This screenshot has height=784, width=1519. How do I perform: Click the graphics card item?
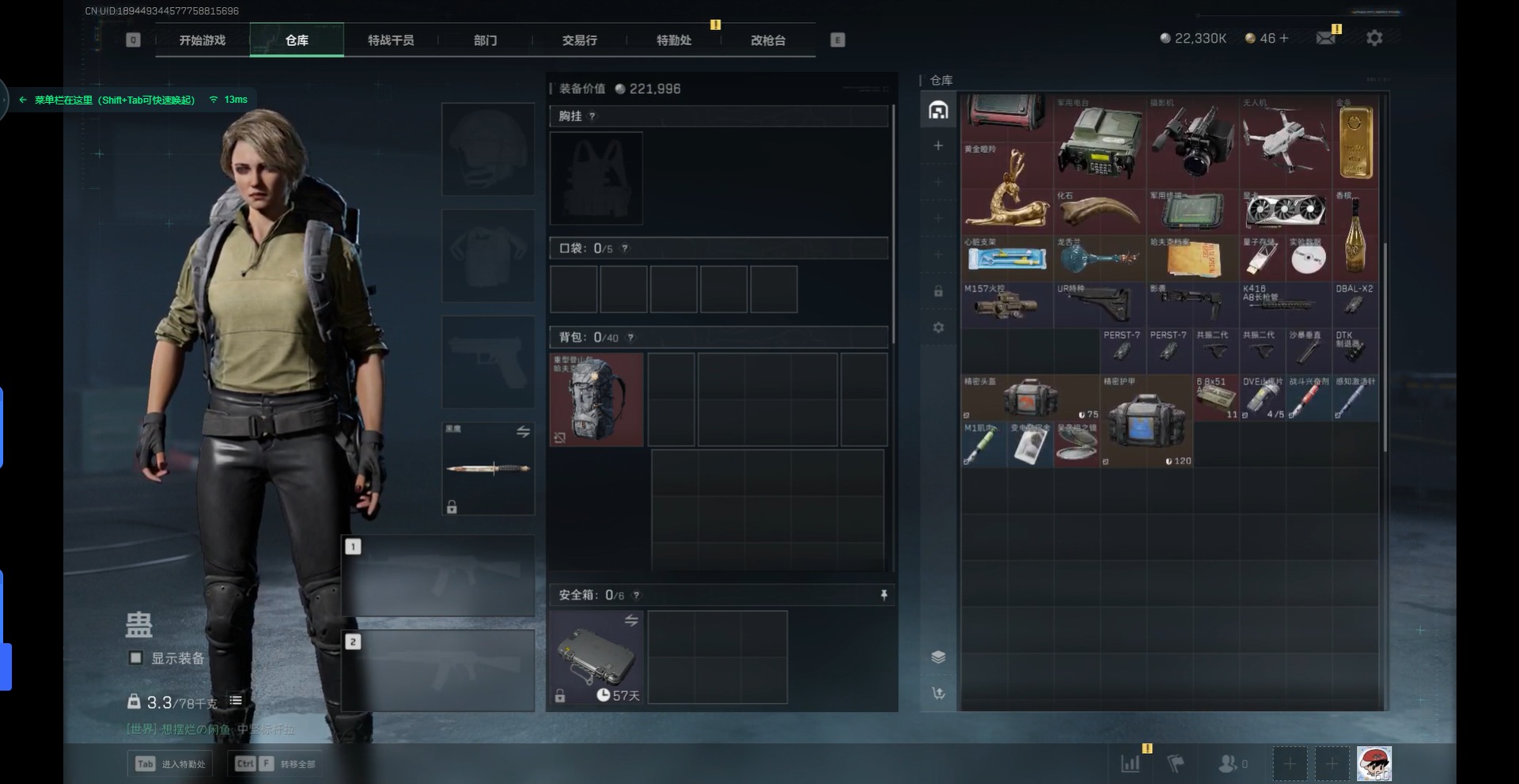click(1285, 210)
